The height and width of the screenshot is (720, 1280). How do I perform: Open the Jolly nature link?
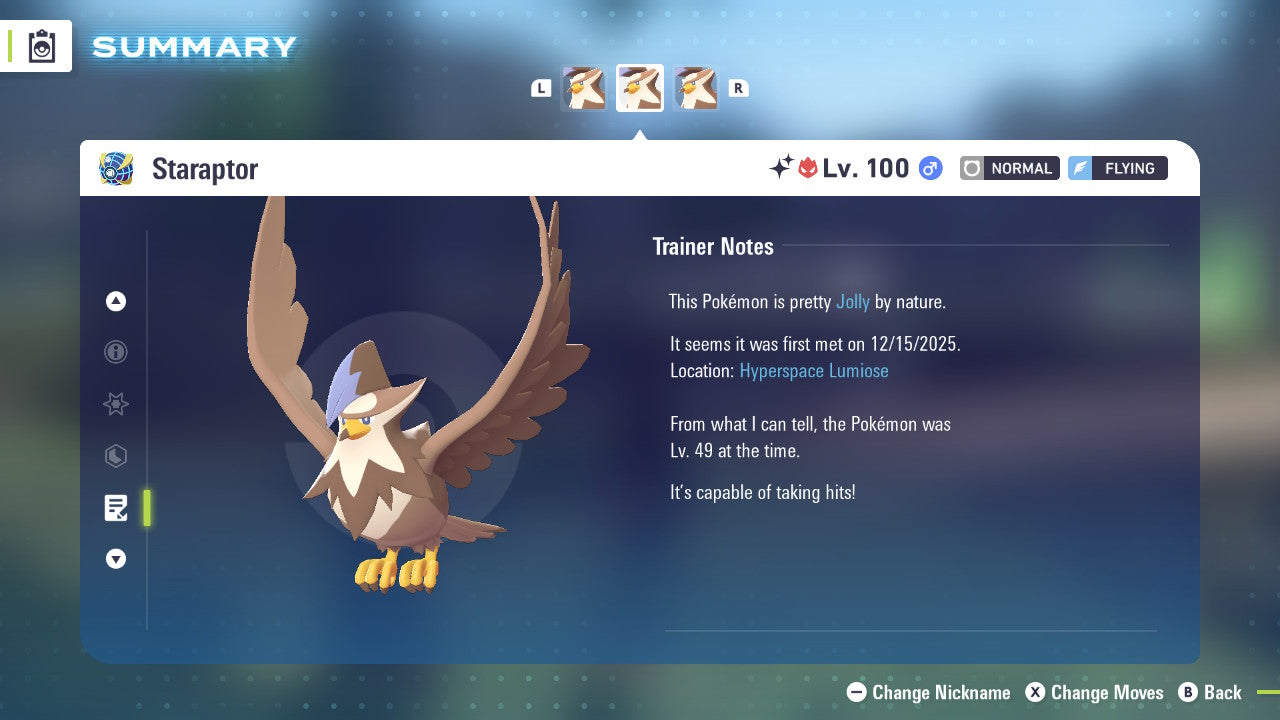[853, 301]
